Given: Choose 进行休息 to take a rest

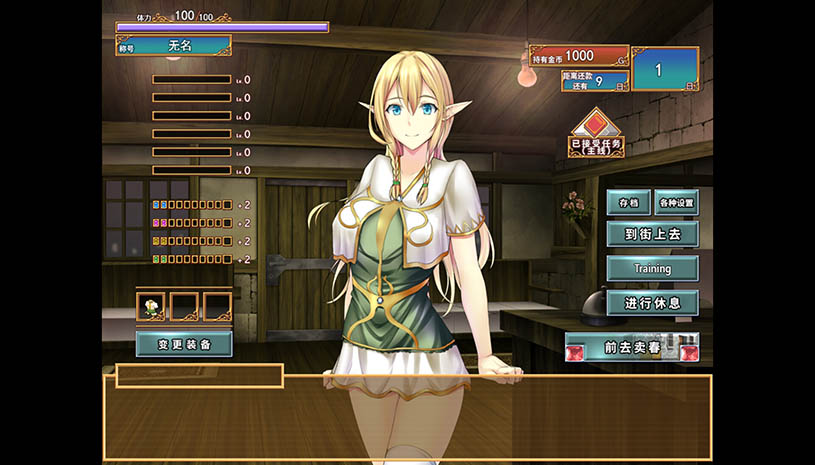Looking at the screenshot, I should coord(652,302).
